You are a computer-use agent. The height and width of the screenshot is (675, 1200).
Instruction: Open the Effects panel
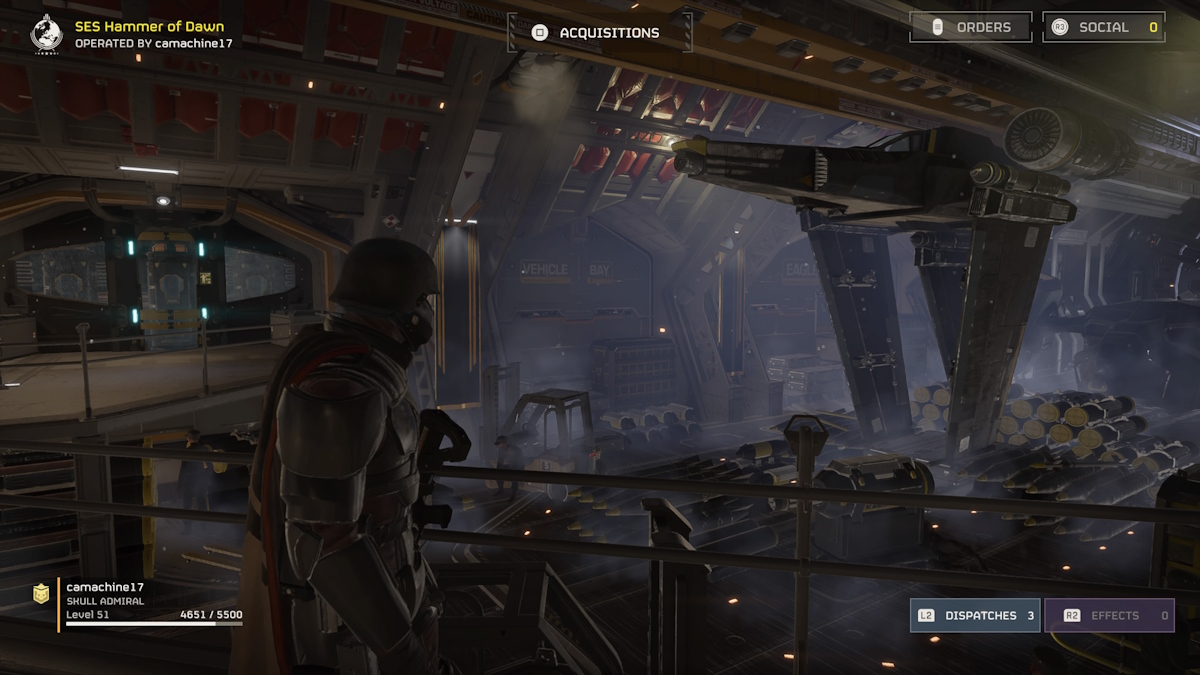[x=1109, y=616]
